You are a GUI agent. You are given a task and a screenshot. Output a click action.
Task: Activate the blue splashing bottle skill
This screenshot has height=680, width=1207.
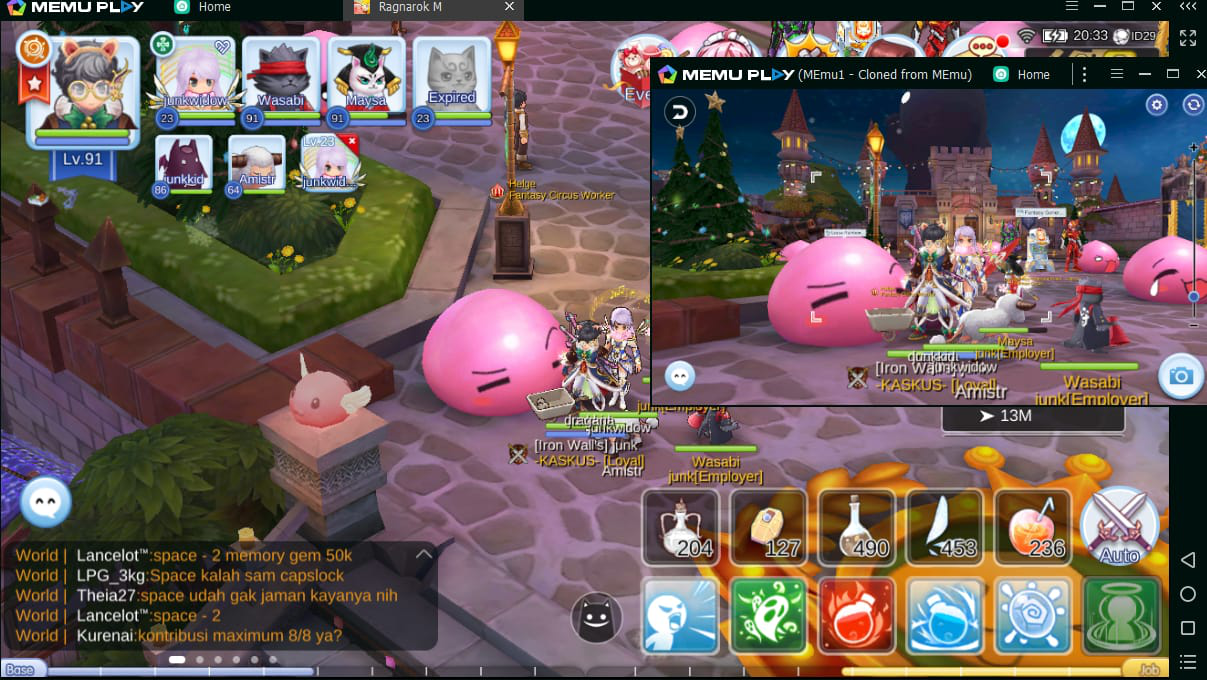(x=944, y=615)
